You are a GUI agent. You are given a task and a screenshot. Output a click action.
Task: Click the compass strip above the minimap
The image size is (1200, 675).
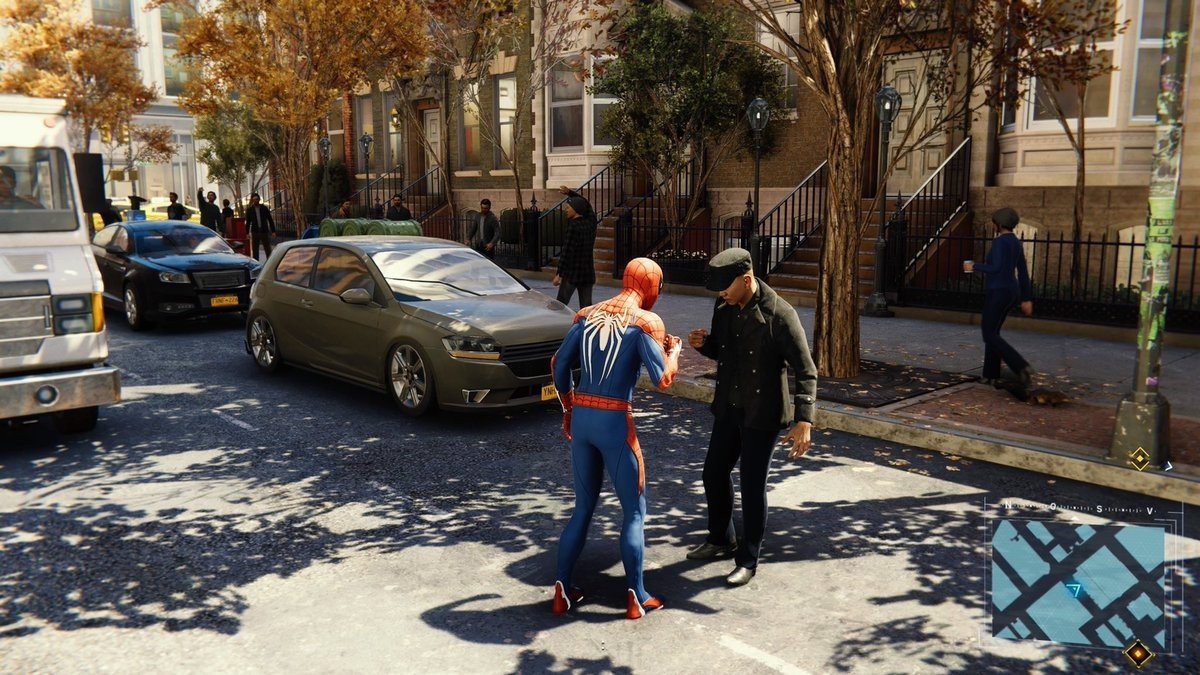coord(1082,508)
